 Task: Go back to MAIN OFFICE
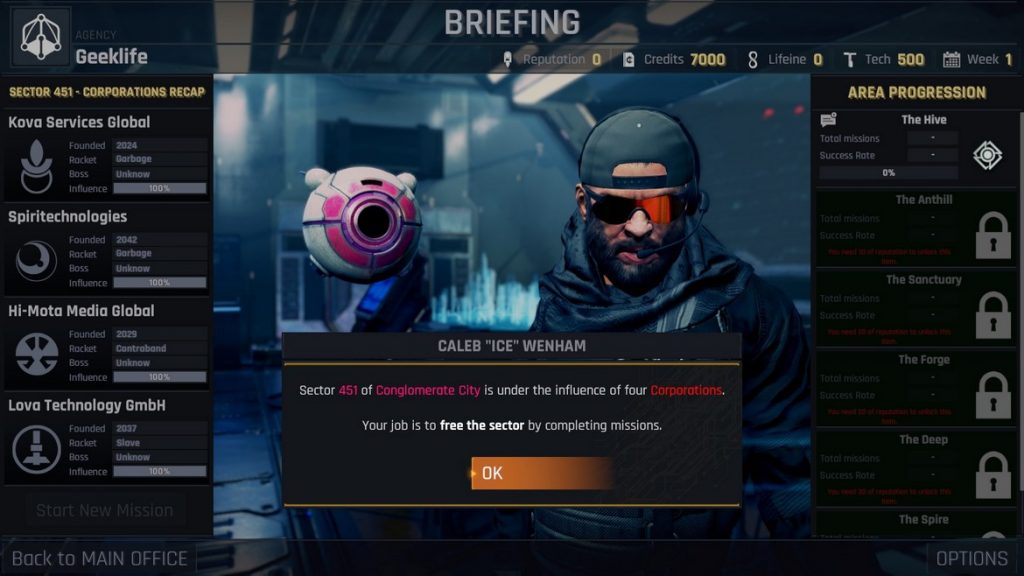(x=99, y=558)
